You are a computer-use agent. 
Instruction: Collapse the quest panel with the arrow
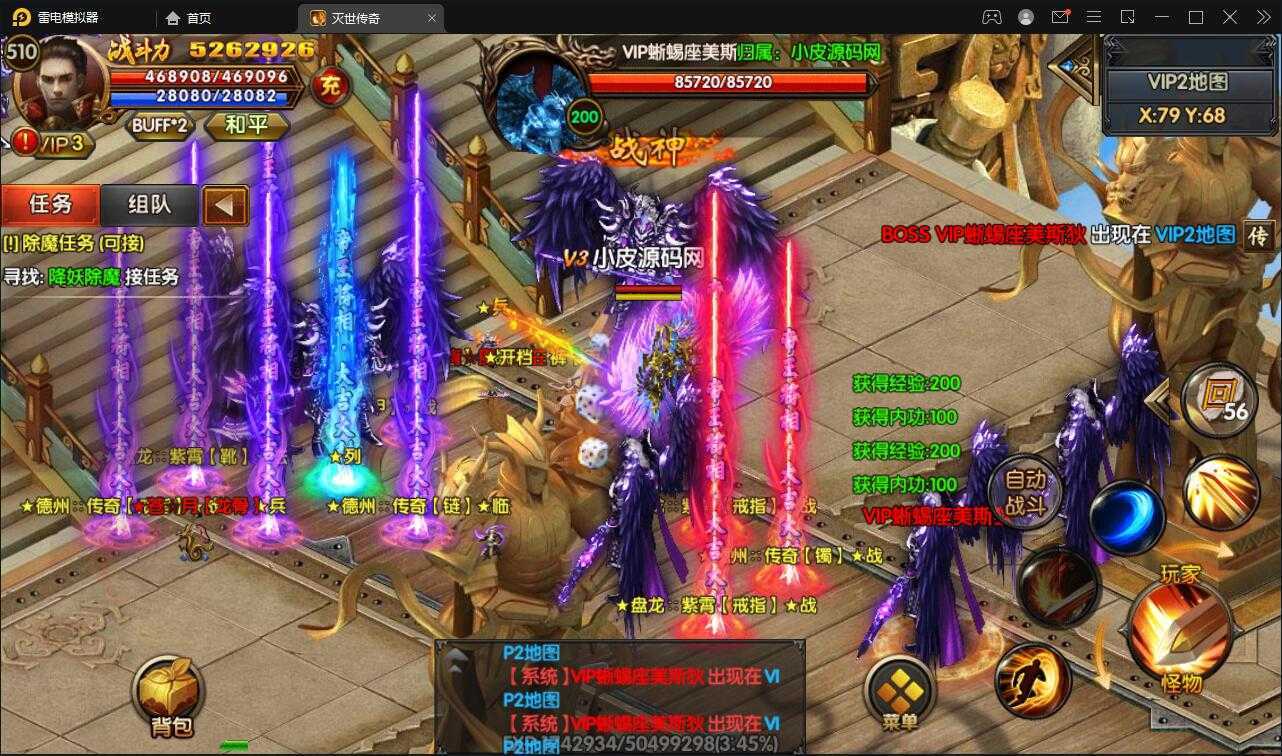pyautogui.click(x=225, y=206)
